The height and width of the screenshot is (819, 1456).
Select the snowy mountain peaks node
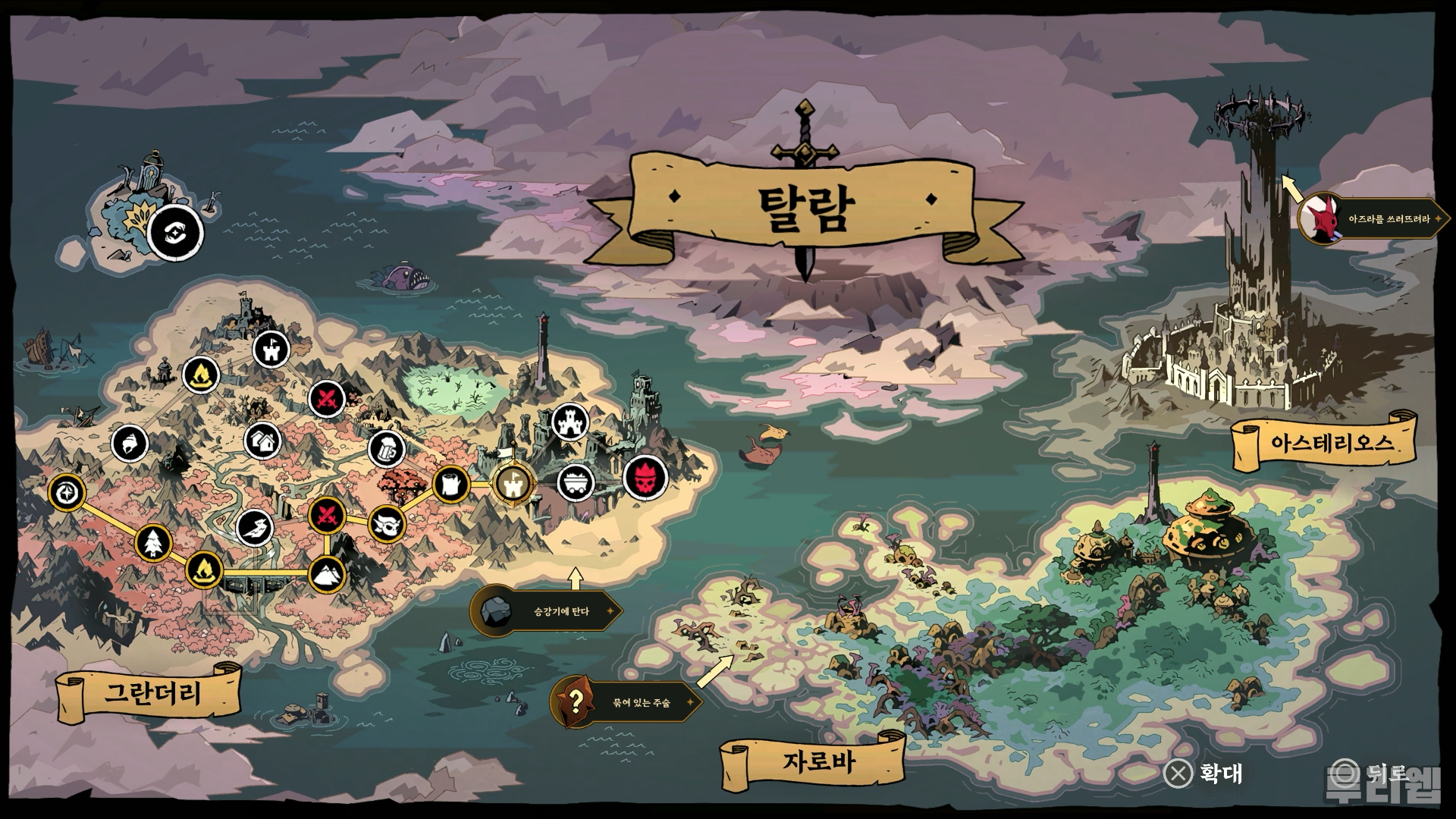tap(328, 575)
